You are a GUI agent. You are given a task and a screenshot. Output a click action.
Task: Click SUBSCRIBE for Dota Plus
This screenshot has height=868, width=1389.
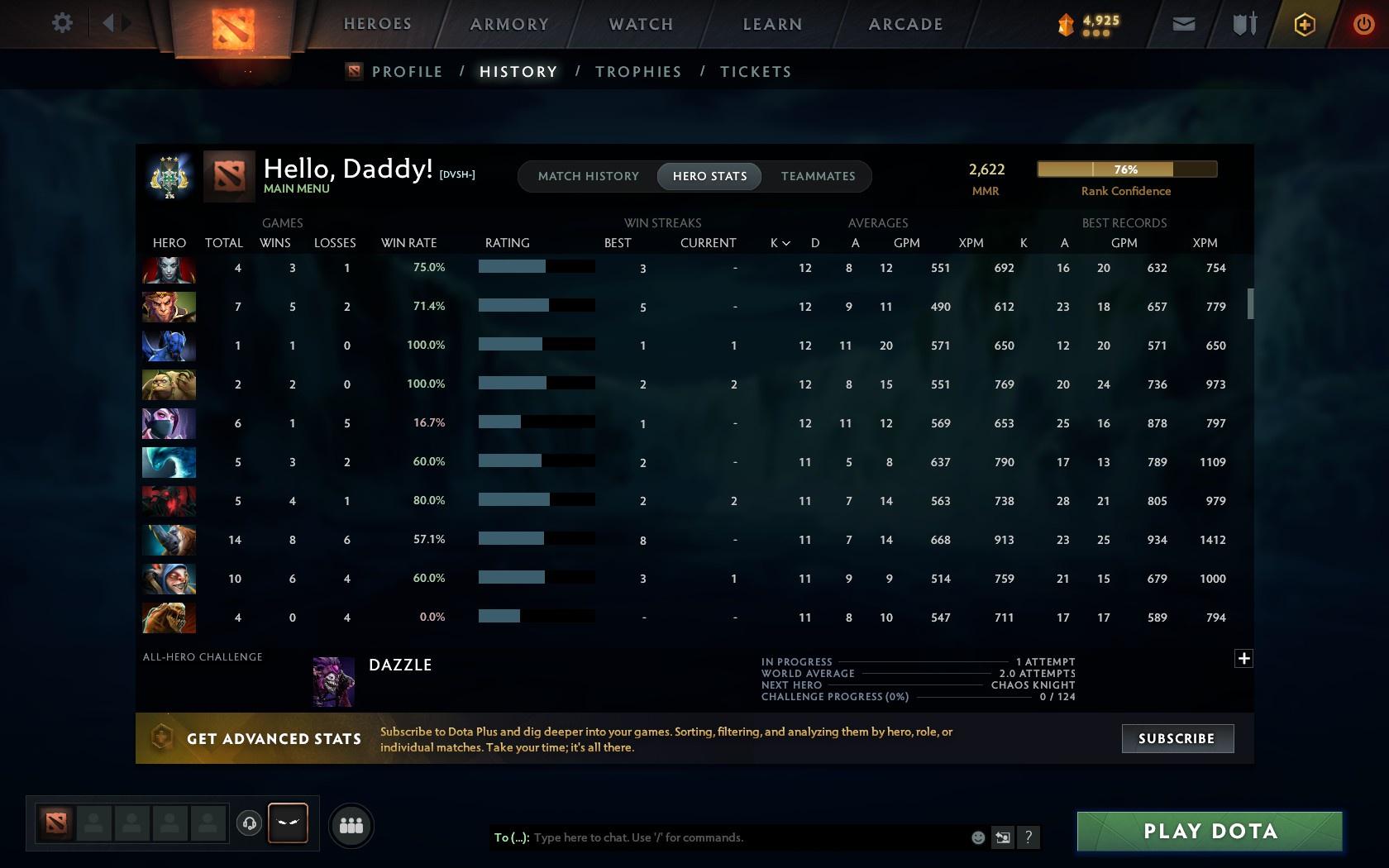tap(1177, 738)
